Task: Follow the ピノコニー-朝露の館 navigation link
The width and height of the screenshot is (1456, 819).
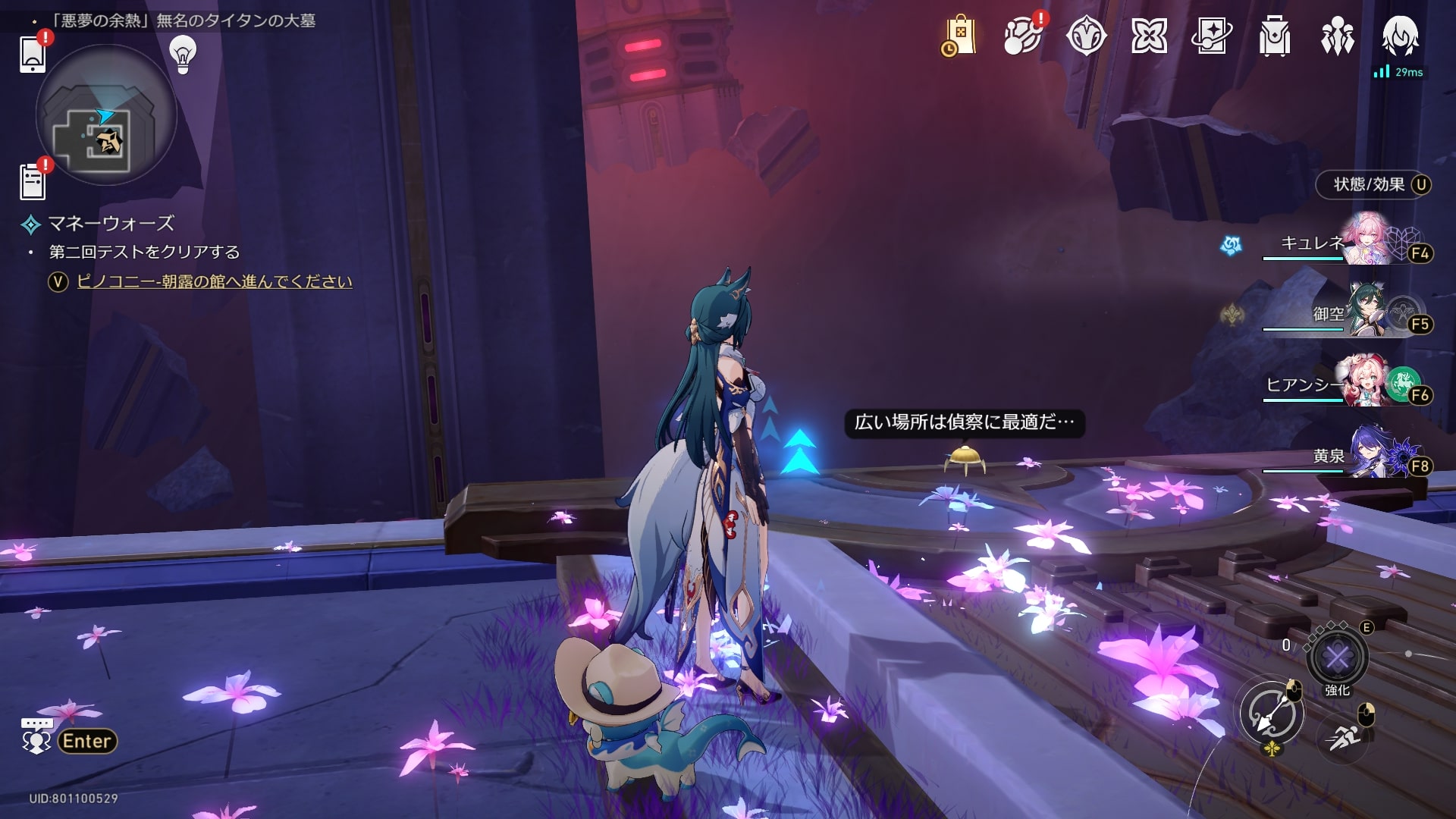Action: click(215, 281)
